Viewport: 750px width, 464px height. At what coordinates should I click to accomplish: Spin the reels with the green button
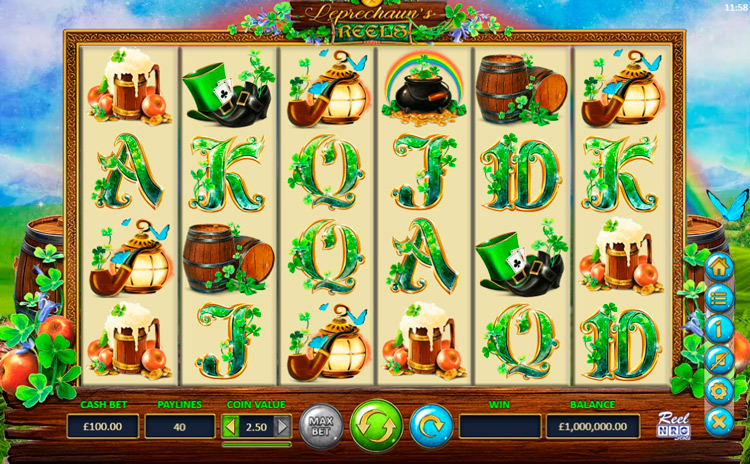coord(376,426)
